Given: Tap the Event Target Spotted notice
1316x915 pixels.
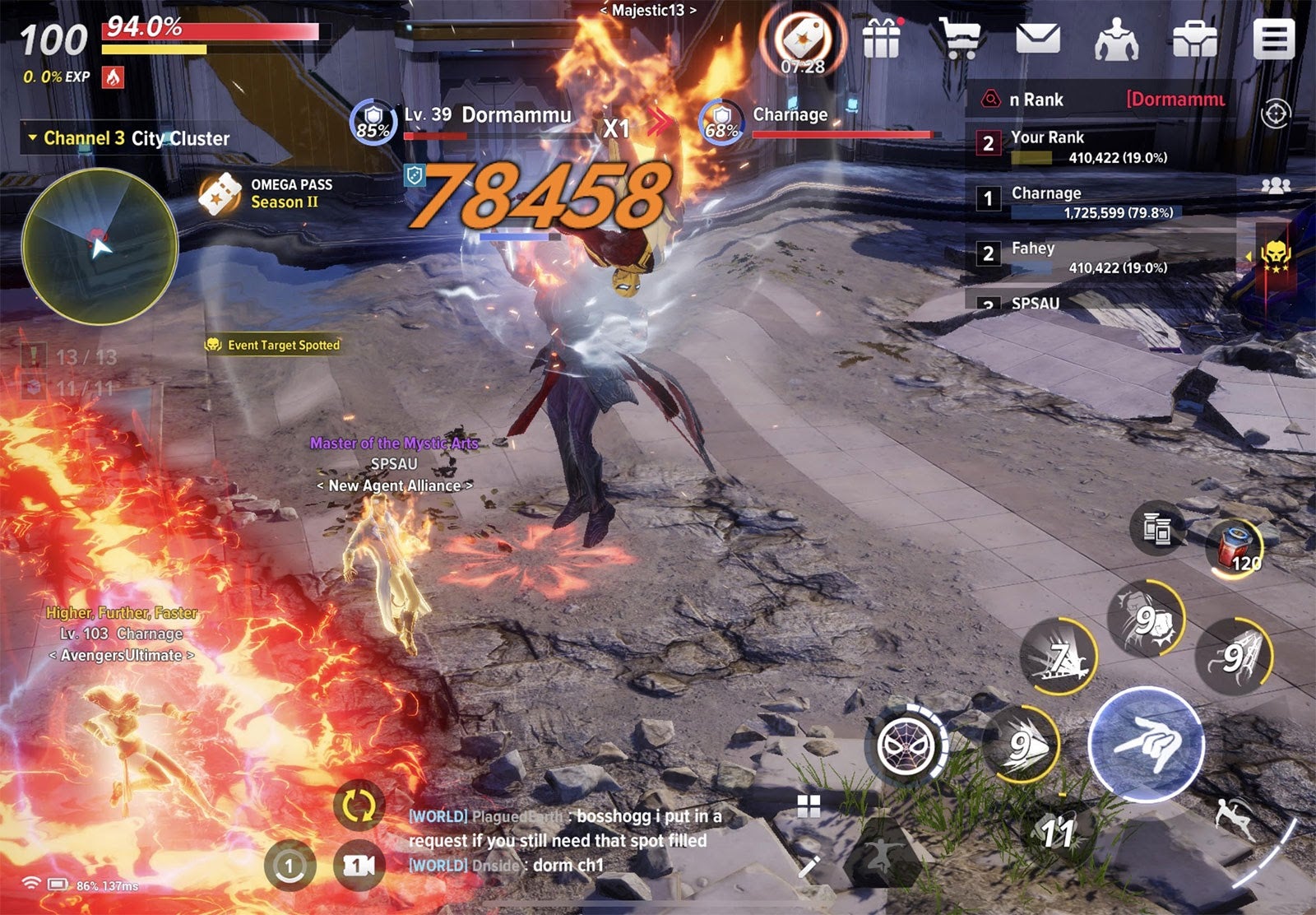Looking at the screenshot, I should pos(273,345).
